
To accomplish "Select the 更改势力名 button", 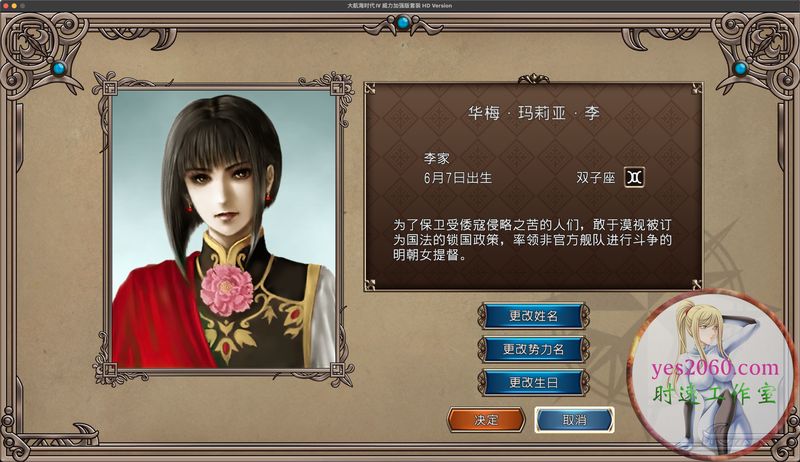I will pos(531,349).
